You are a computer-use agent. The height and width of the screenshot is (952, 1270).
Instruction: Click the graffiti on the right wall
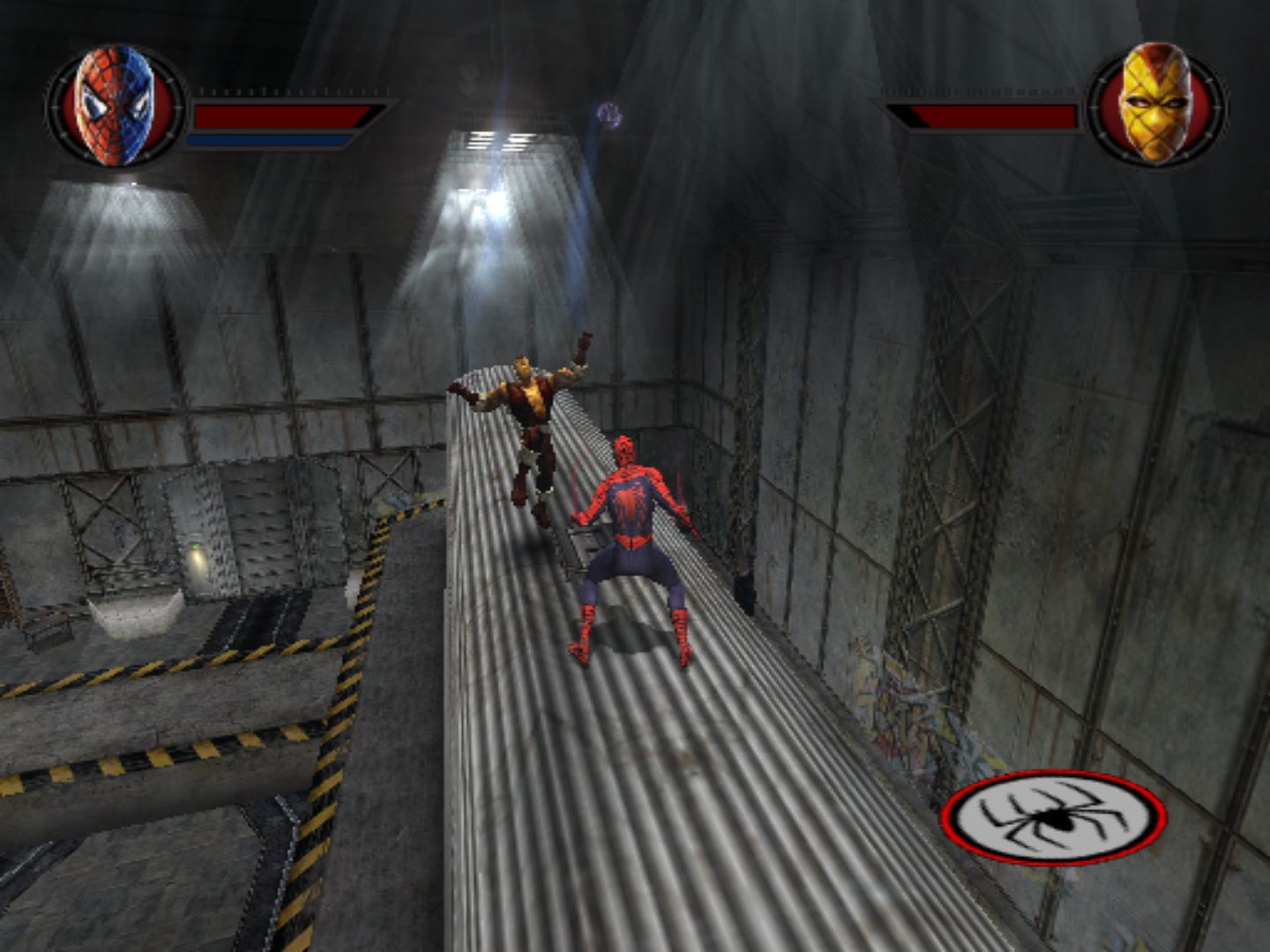click(908, 723)
